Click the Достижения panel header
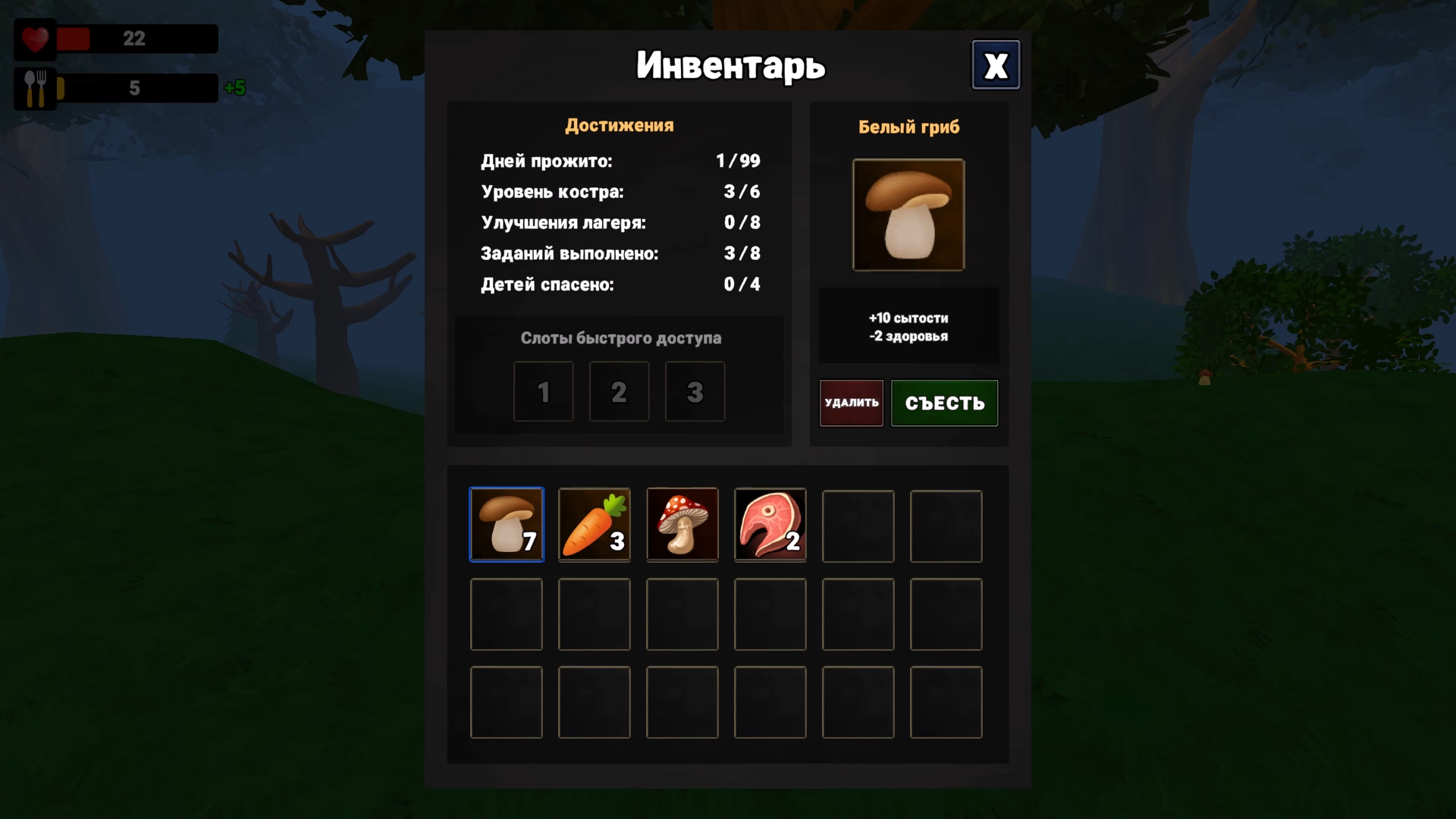Screen dimensions: 1456x819 click(619, 125)
